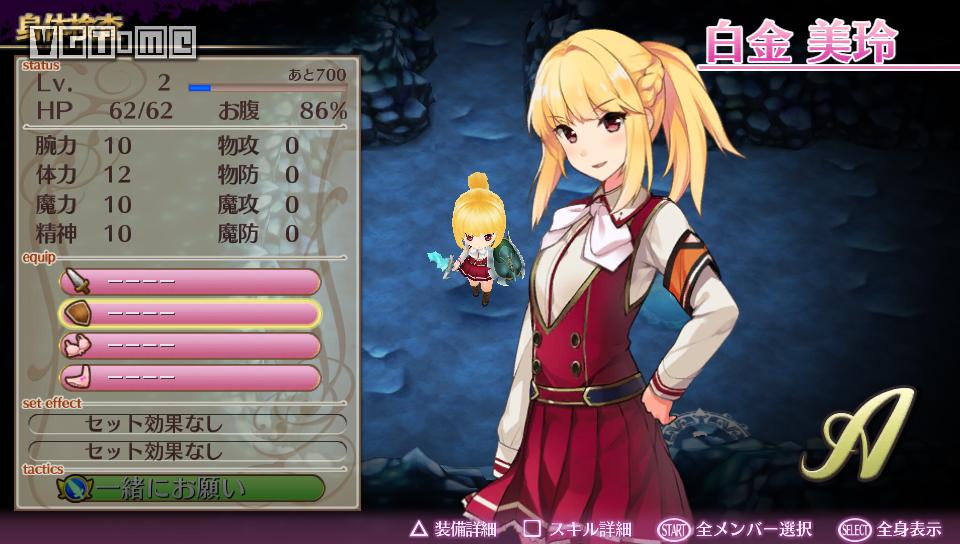
Task: Choose the body armor equipment slot
Action: [190, 346]
